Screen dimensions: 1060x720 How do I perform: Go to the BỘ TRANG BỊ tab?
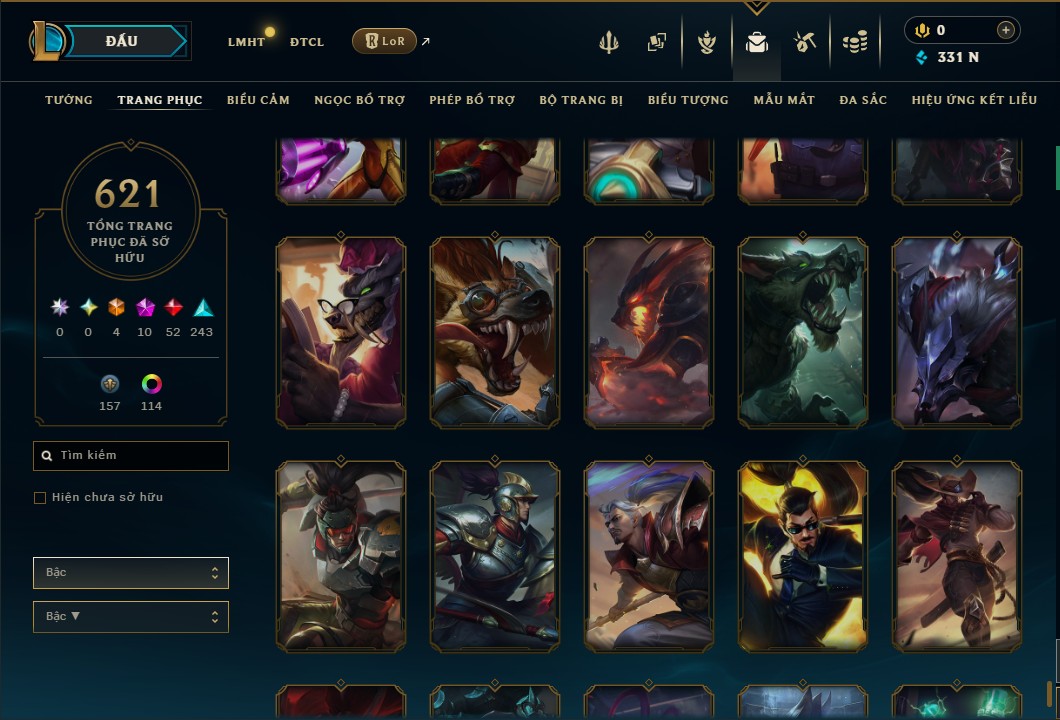(581, 100)
